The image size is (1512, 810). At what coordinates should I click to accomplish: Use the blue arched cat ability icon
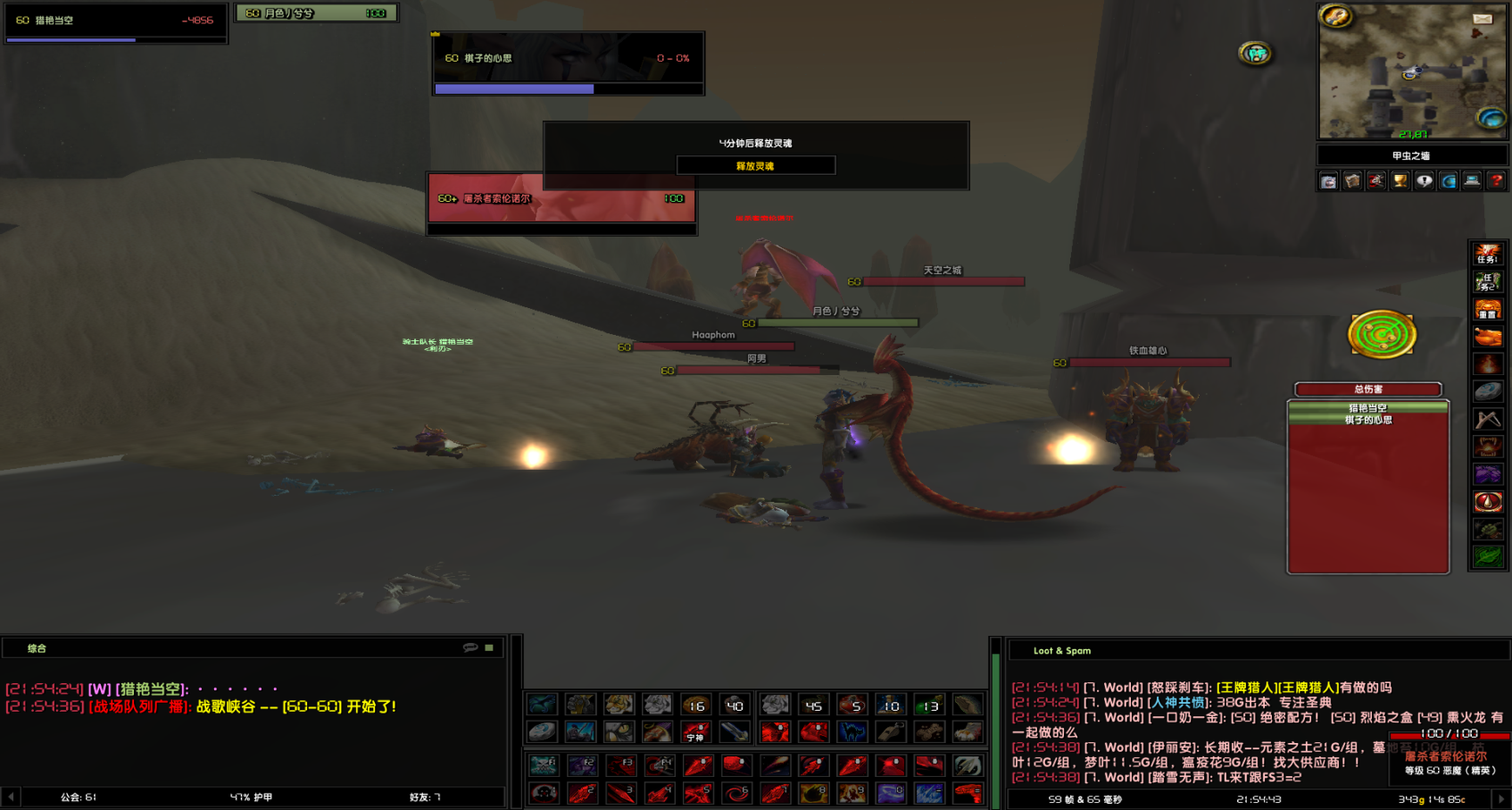(852, 733)
